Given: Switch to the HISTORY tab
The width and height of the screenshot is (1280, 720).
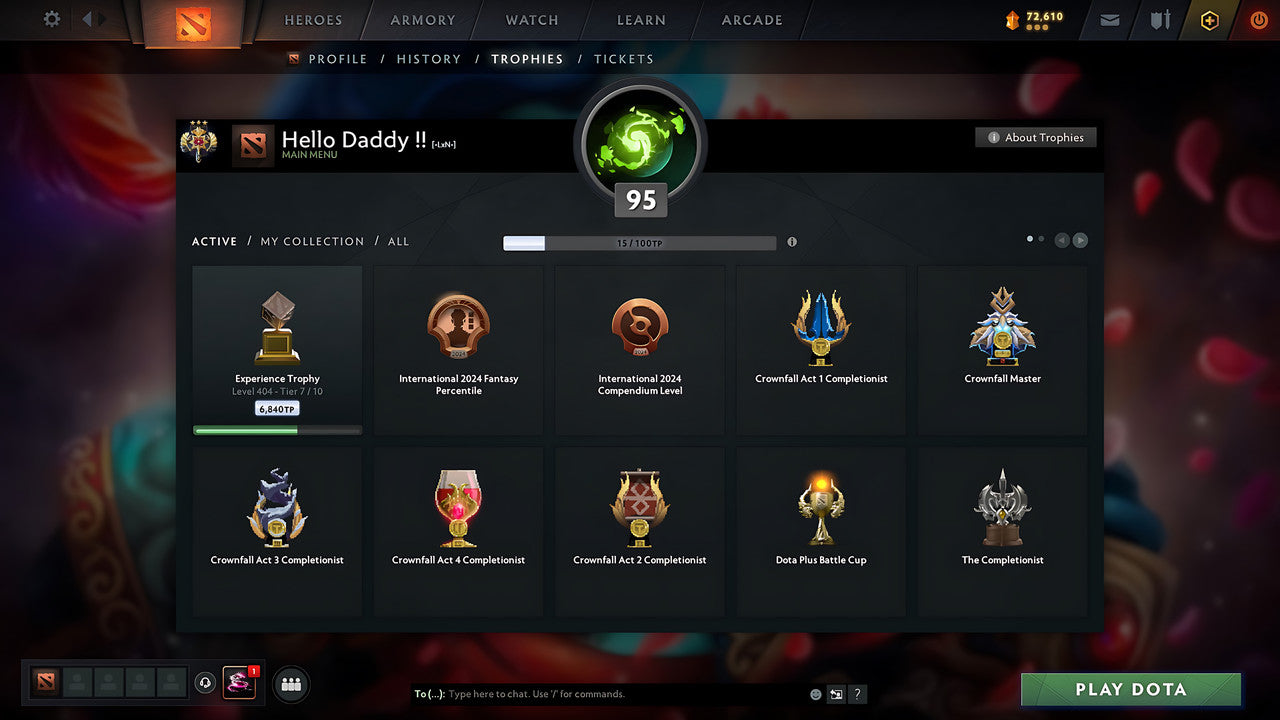Looking at the screenshot, I should (x=428, y=59).
